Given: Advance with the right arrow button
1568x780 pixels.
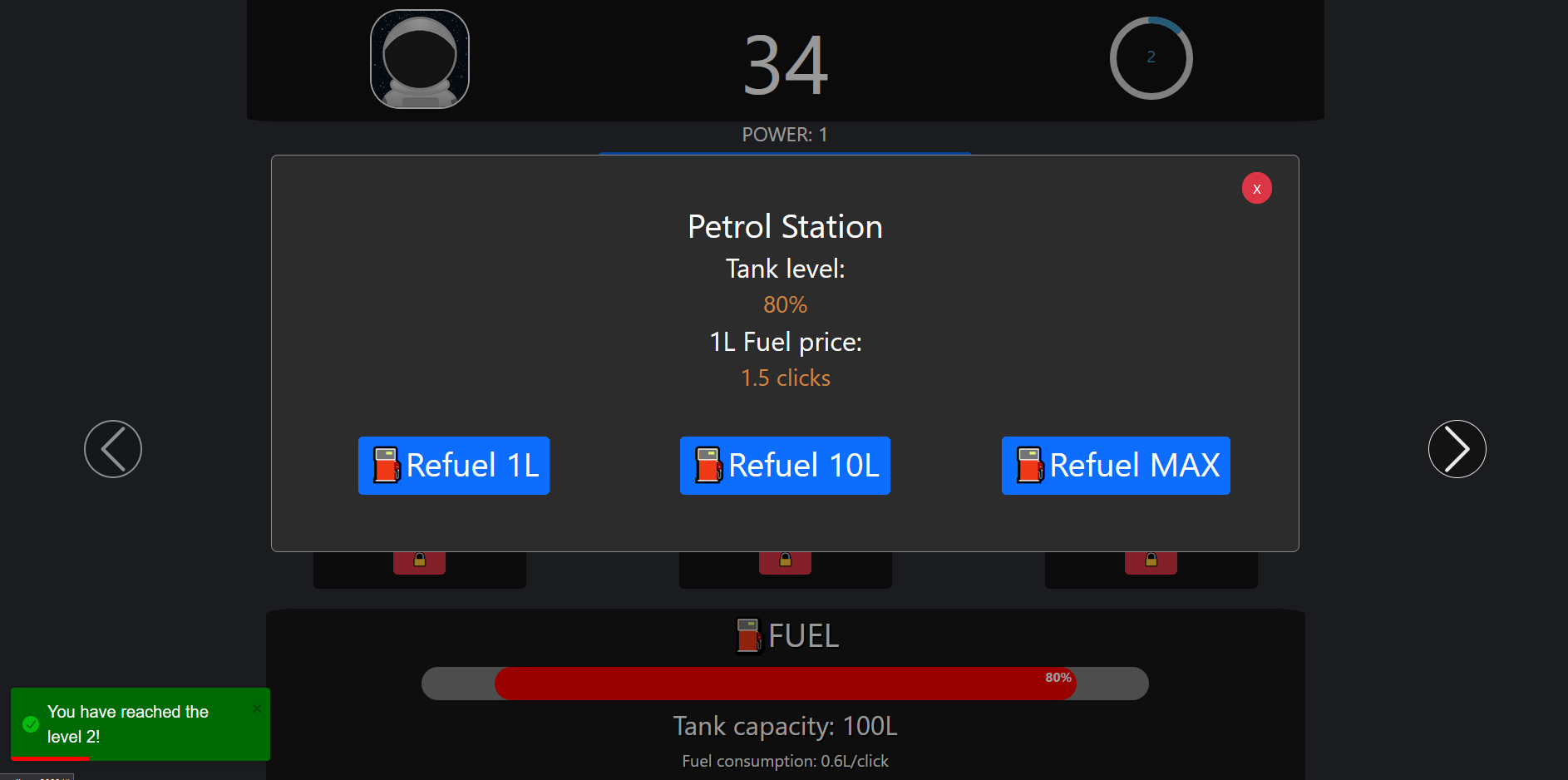Looking at the screenshot, I should 1457,449.
